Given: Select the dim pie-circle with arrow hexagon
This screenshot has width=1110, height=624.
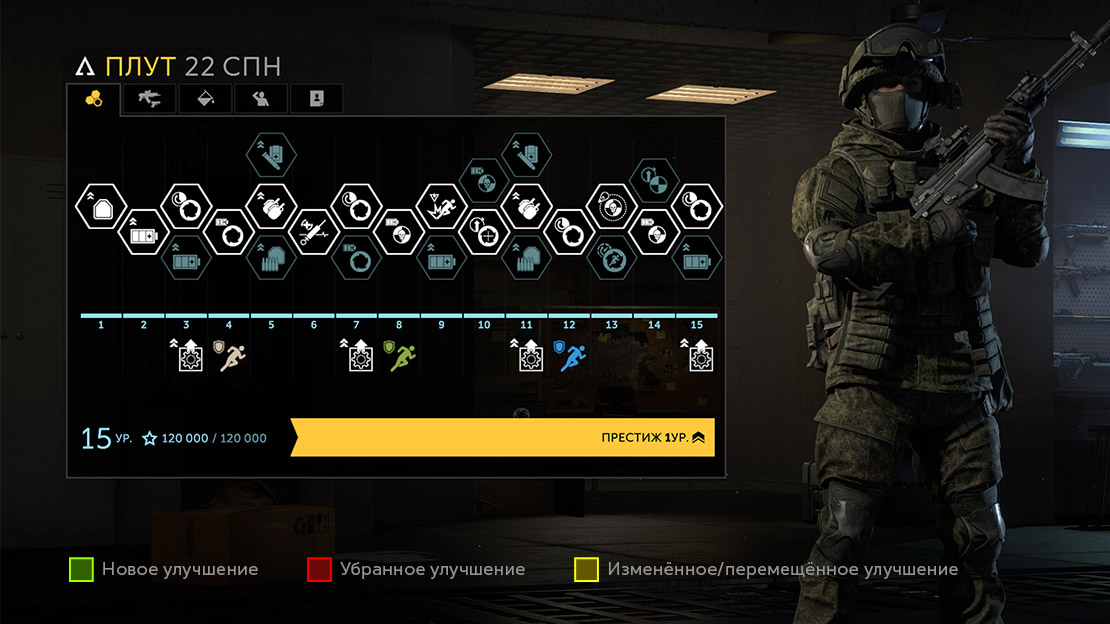Looking at the screenshot, I should (x=653, y=181).
